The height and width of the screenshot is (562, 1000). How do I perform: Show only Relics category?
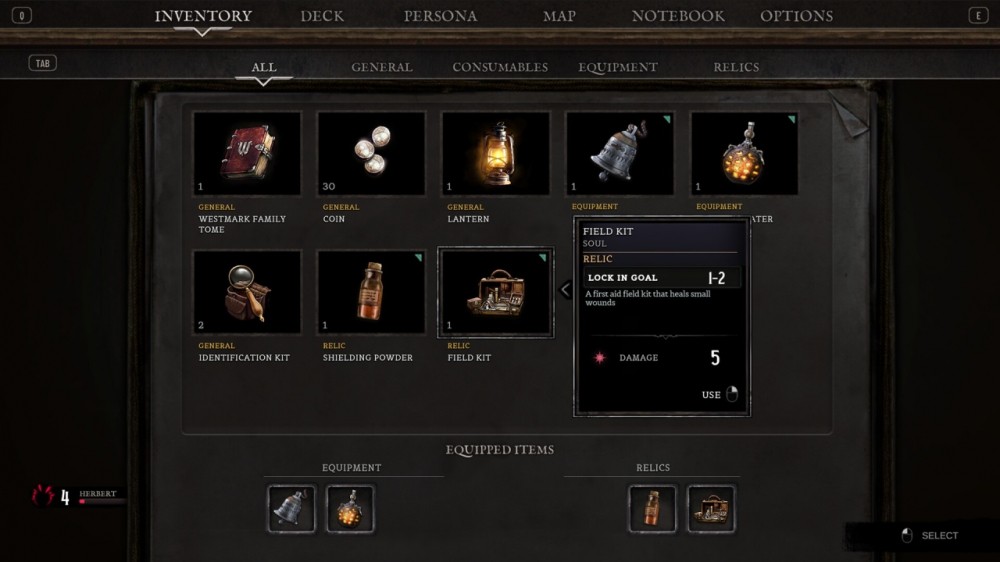click(x=736, y=67)
